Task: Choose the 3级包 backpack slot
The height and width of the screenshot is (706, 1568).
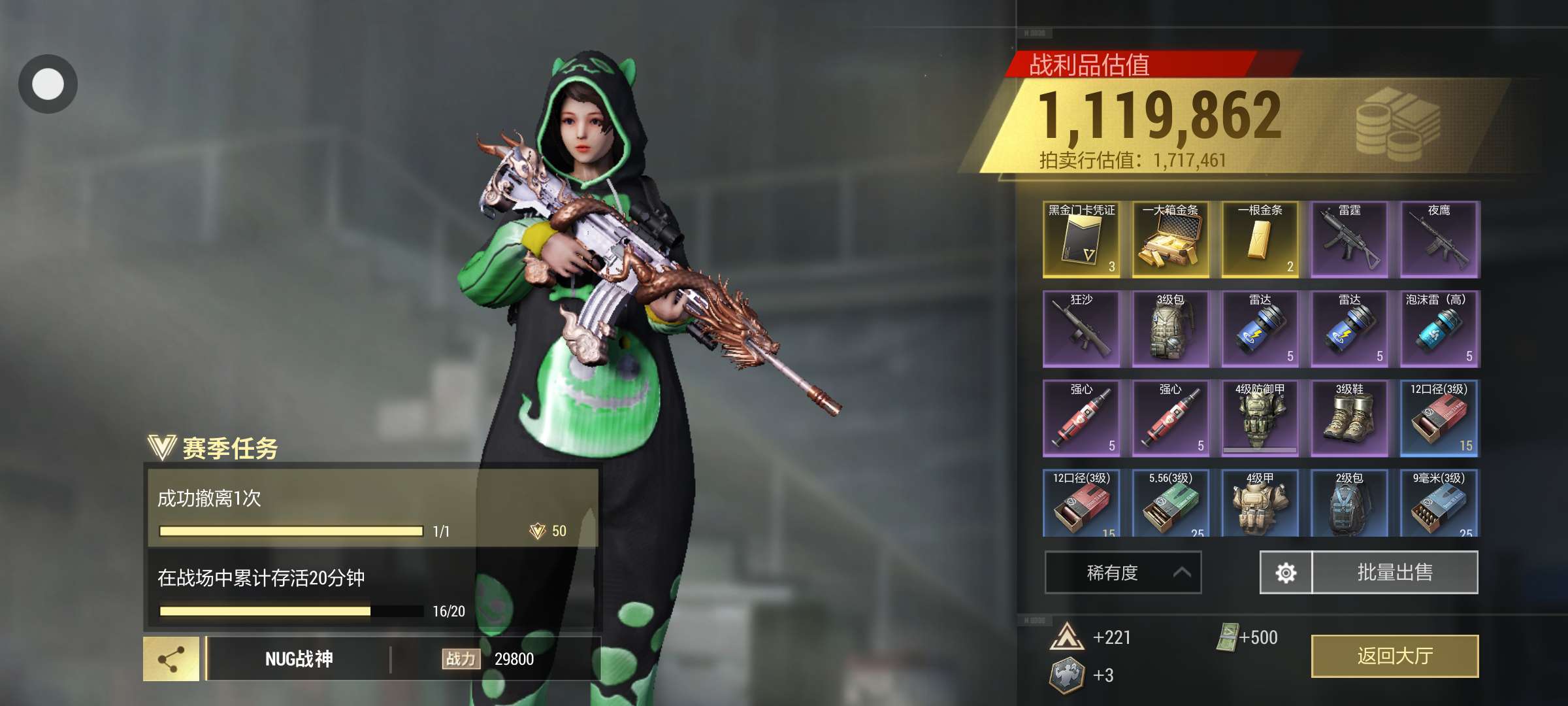Action: pyautogui.click(x=1170, y=329)
